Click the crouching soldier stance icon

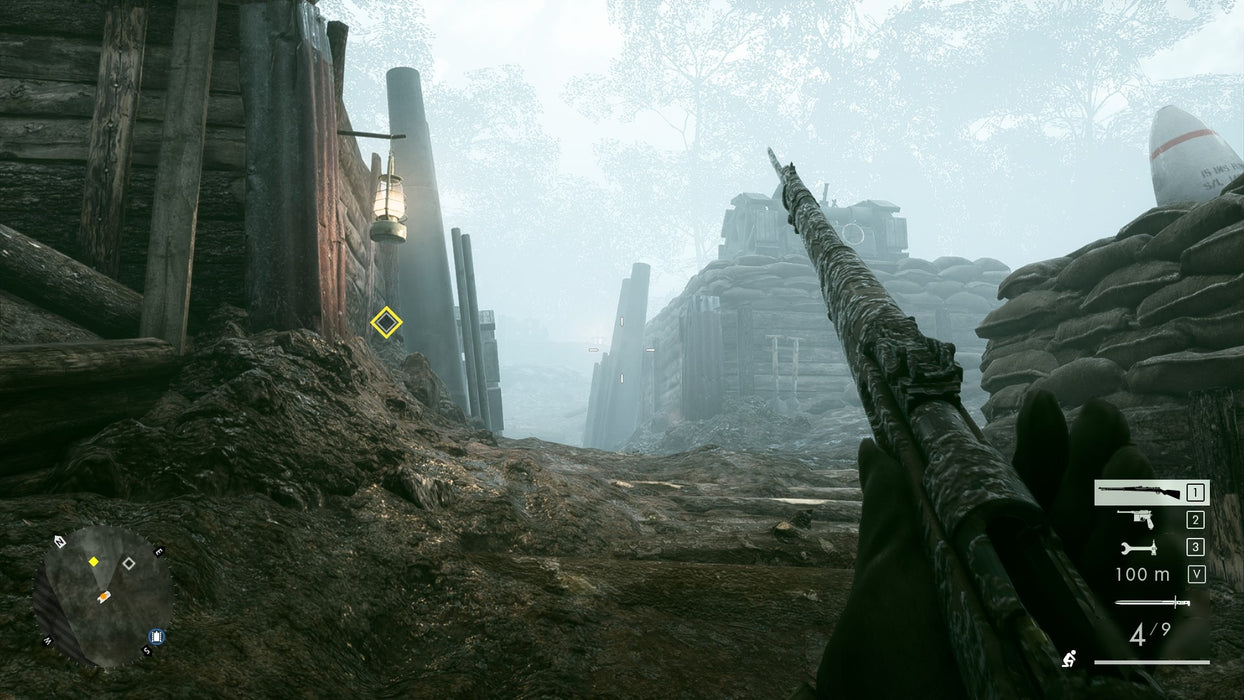pos(1069,659)
